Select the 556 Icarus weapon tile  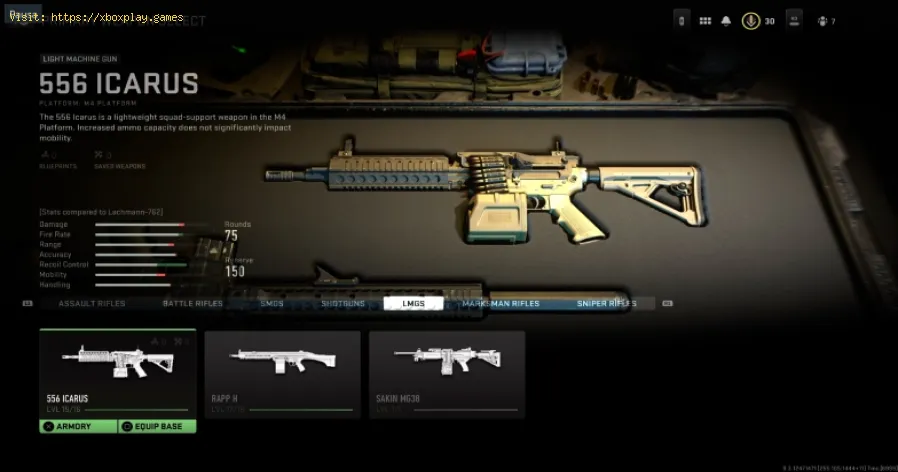pos(118,372)
